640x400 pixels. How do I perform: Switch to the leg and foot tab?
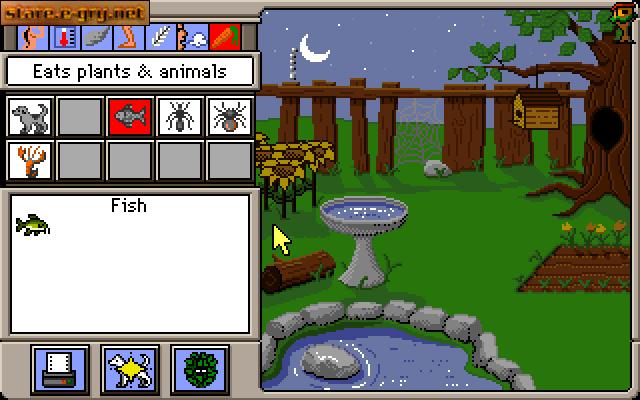click(x=129, y=38)
